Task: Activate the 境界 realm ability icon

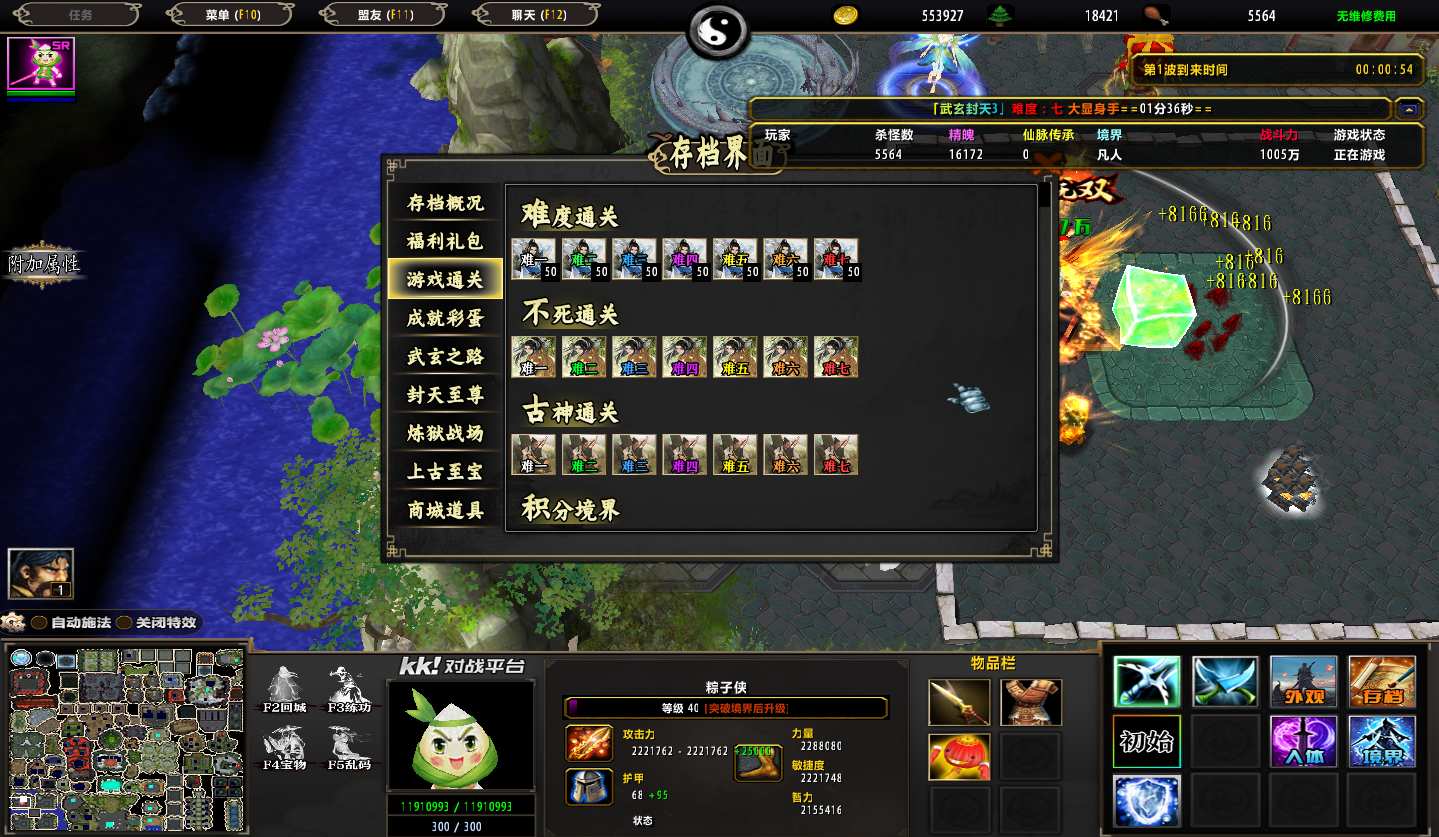Action: 1381,742
